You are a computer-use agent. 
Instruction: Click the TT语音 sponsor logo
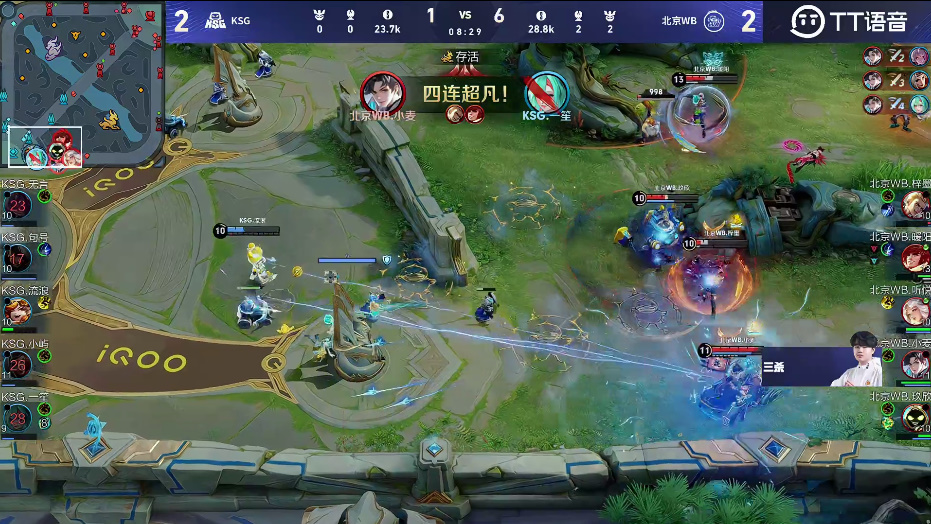[x=848, y=21]
